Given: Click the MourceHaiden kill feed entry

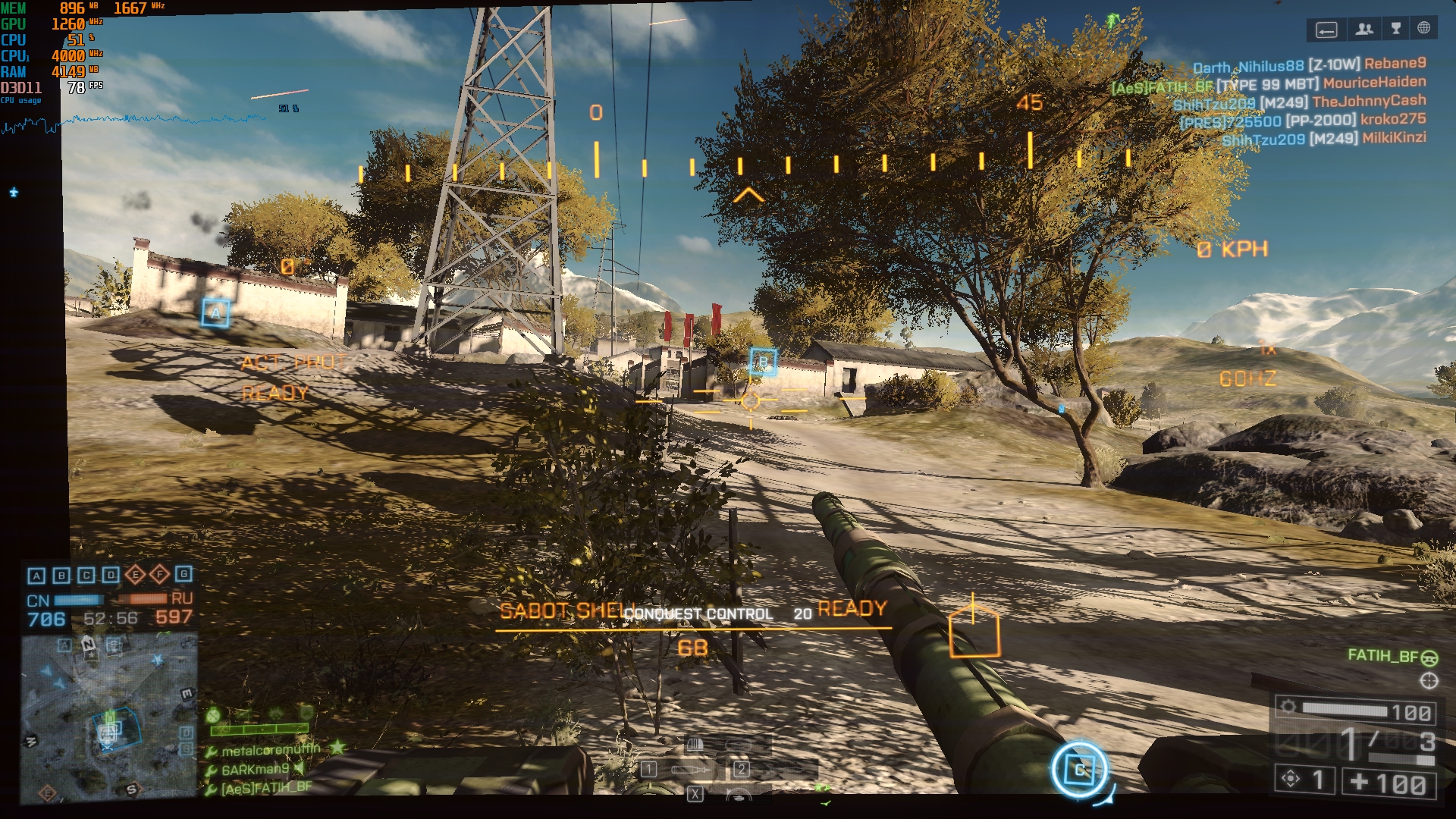Looking at the screenshot, I should point(1374,82).
